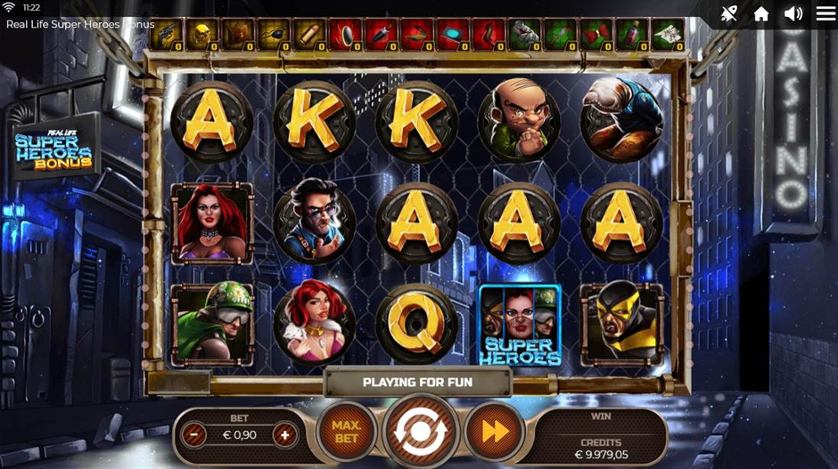This screenshot has height=469, width=838.
Task: Set the maximum bet with Max. Bet
Action: coord(346,432)
